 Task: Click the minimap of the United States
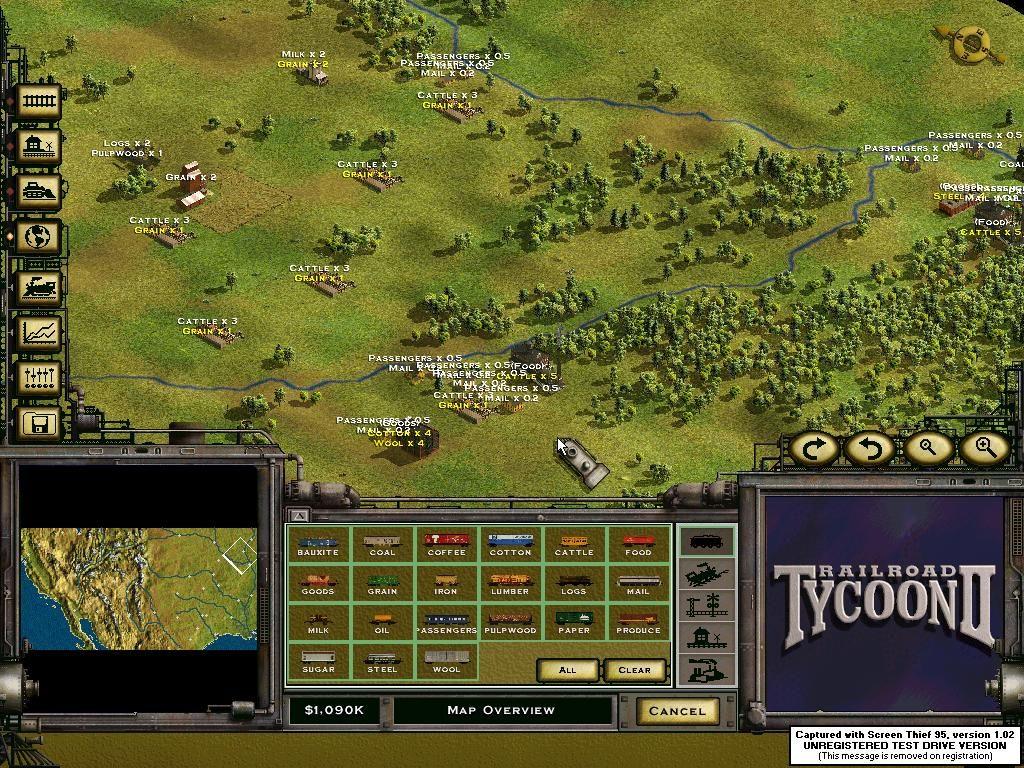pyautogui.click(x=138, y=589)
